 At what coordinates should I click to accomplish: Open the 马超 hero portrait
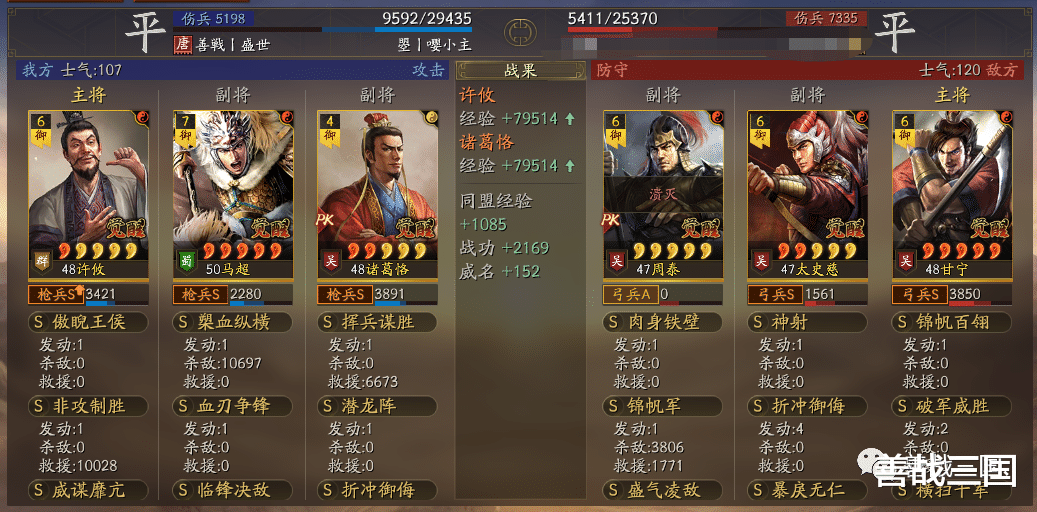(232, 190)
